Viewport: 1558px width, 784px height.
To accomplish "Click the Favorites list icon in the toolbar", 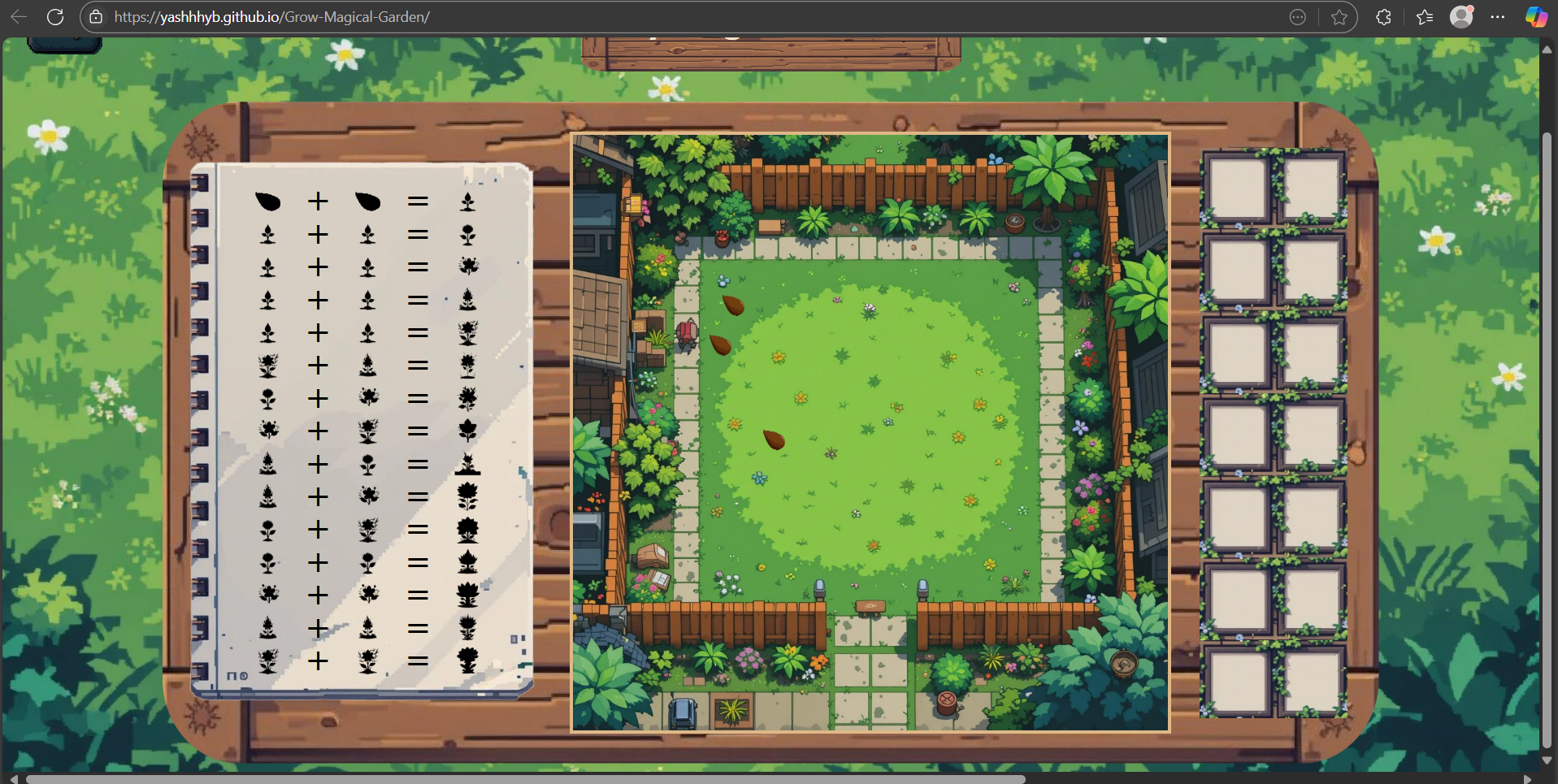I will 1423,16.
